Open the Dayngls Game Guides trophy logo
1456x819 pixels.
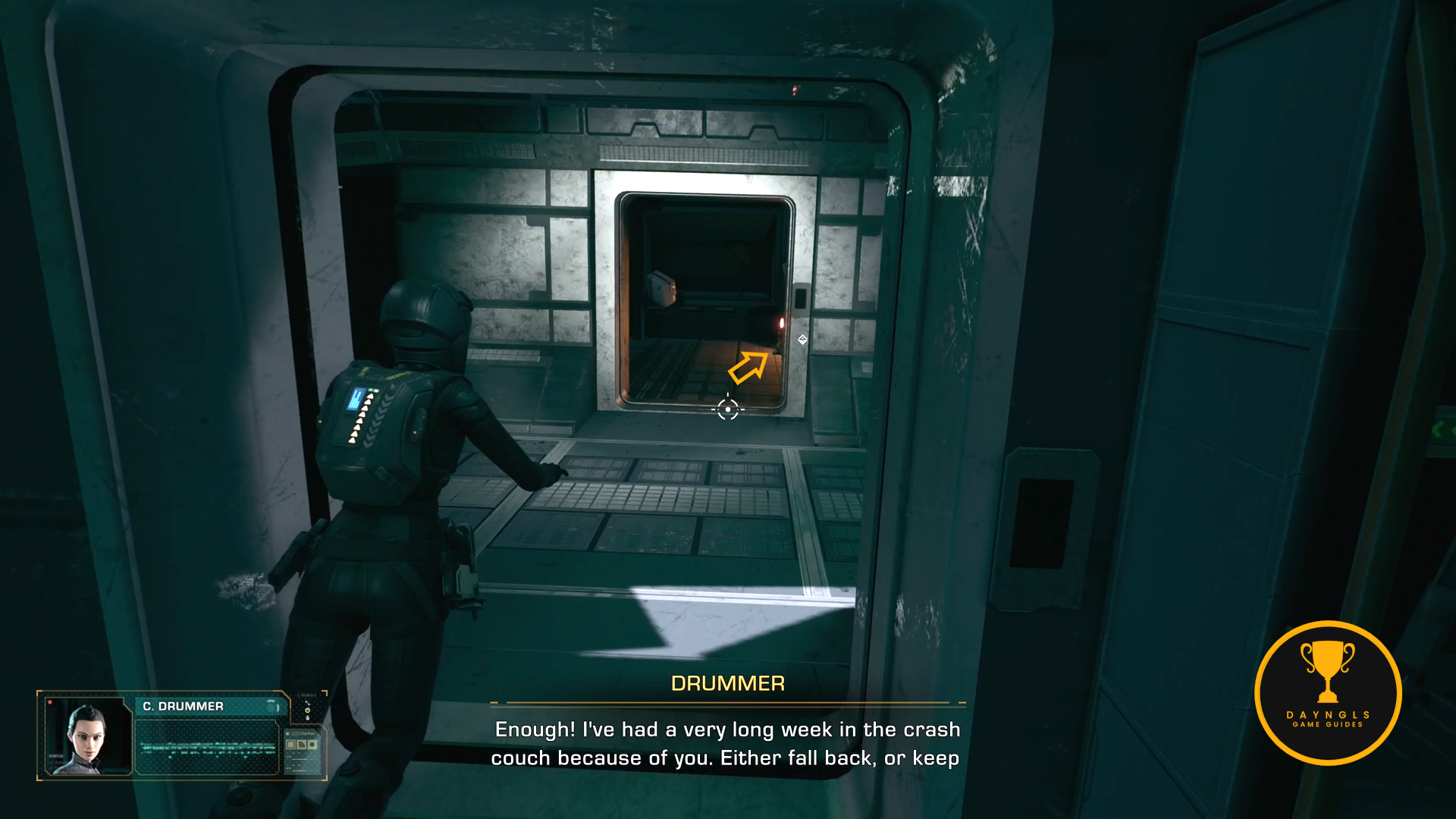1328,692
